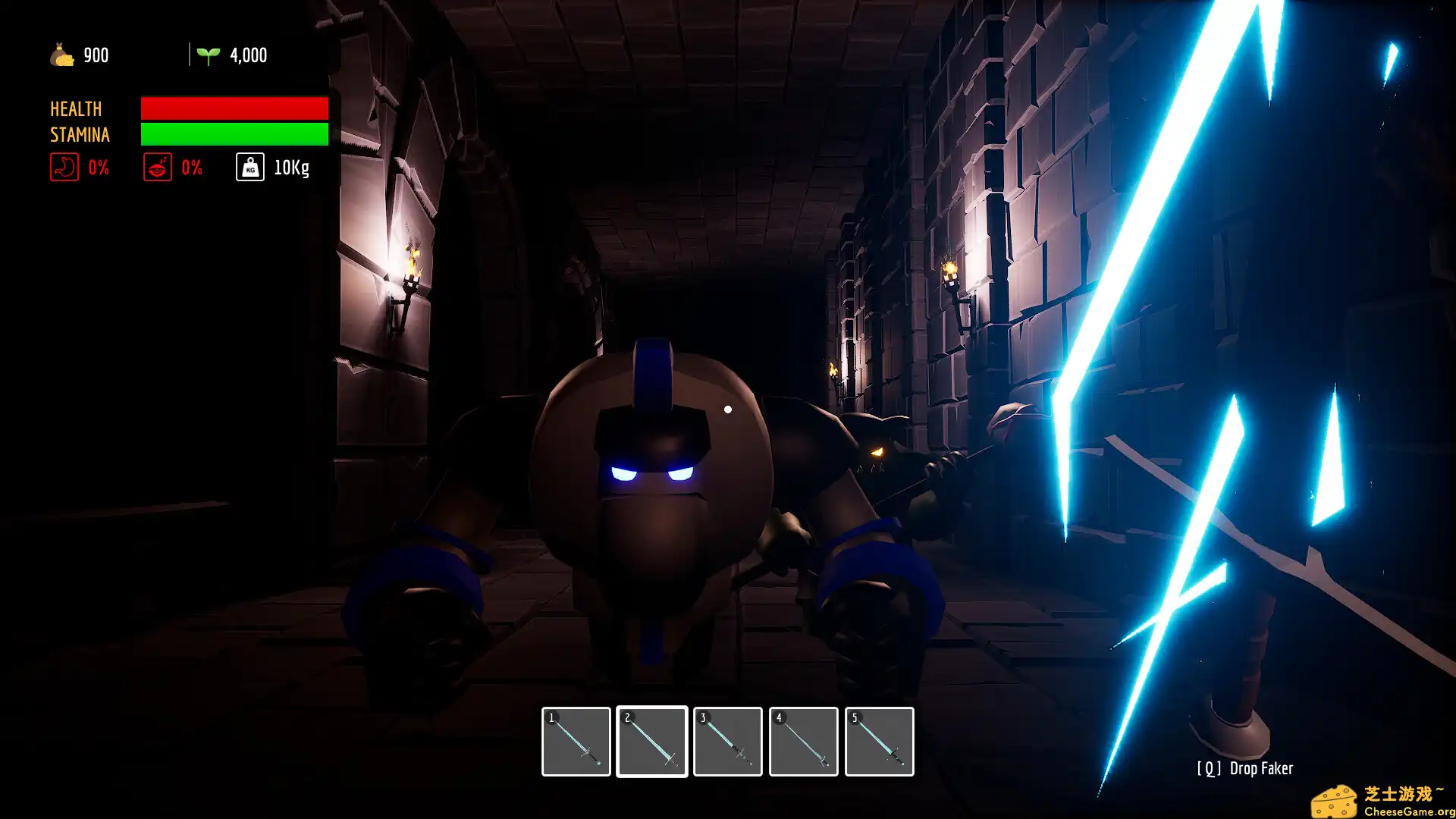Click the KG weight icon showing 10Kg
1456x819 pixels.
249,167
